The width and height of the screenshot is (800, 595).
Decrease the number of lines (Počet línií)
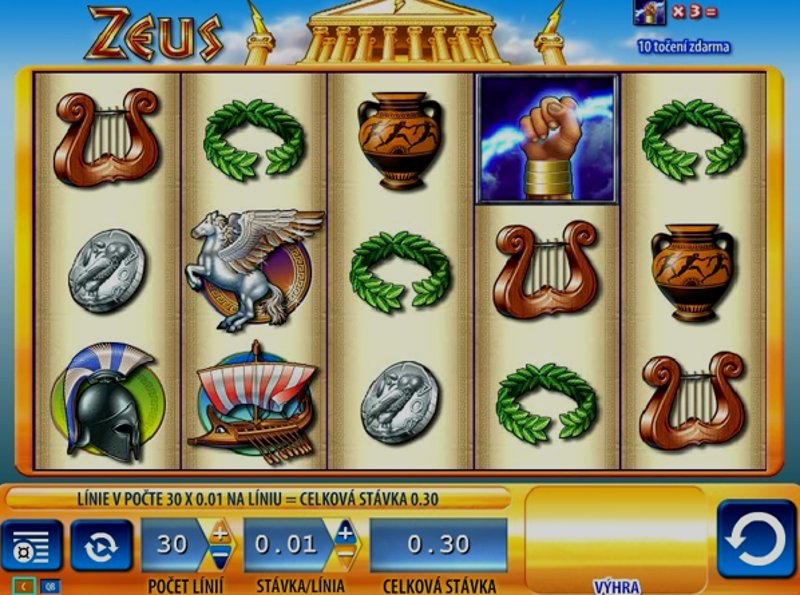click(219, 556)
